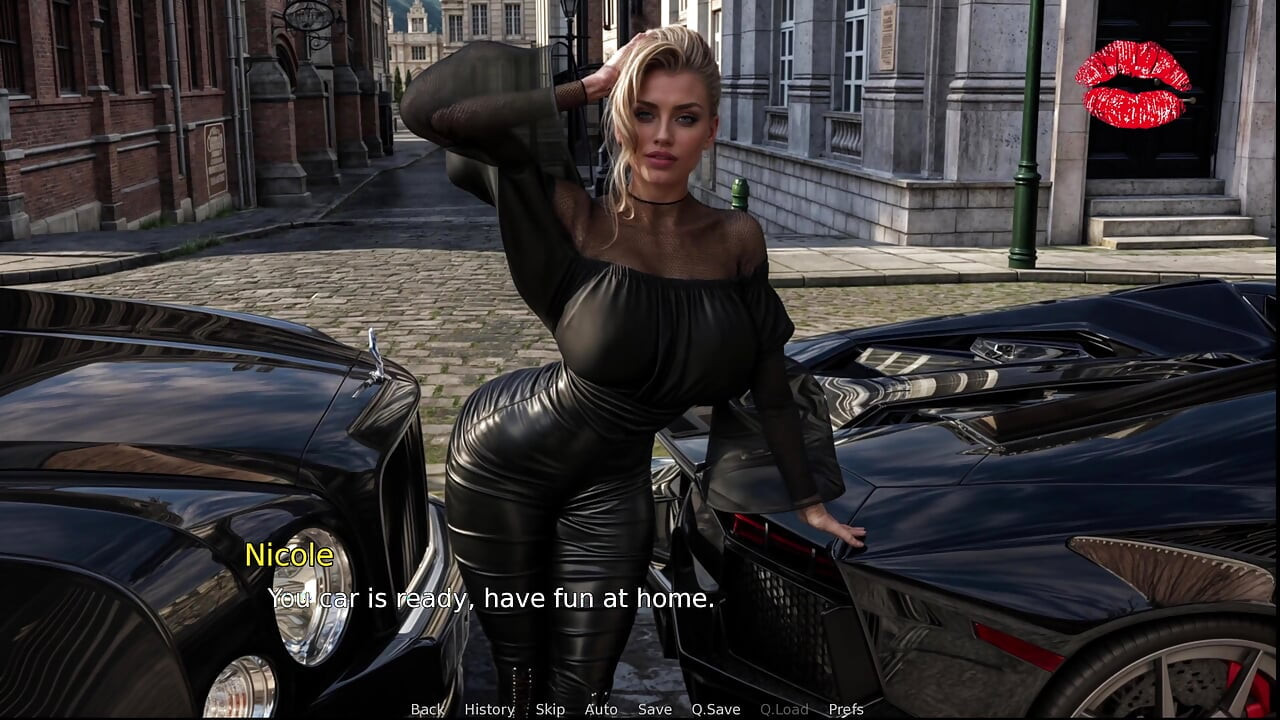Image resolution: width=1280 pixels, height=720 pixels.
Task: Open save slots with Save
Action: pos(653,710)
